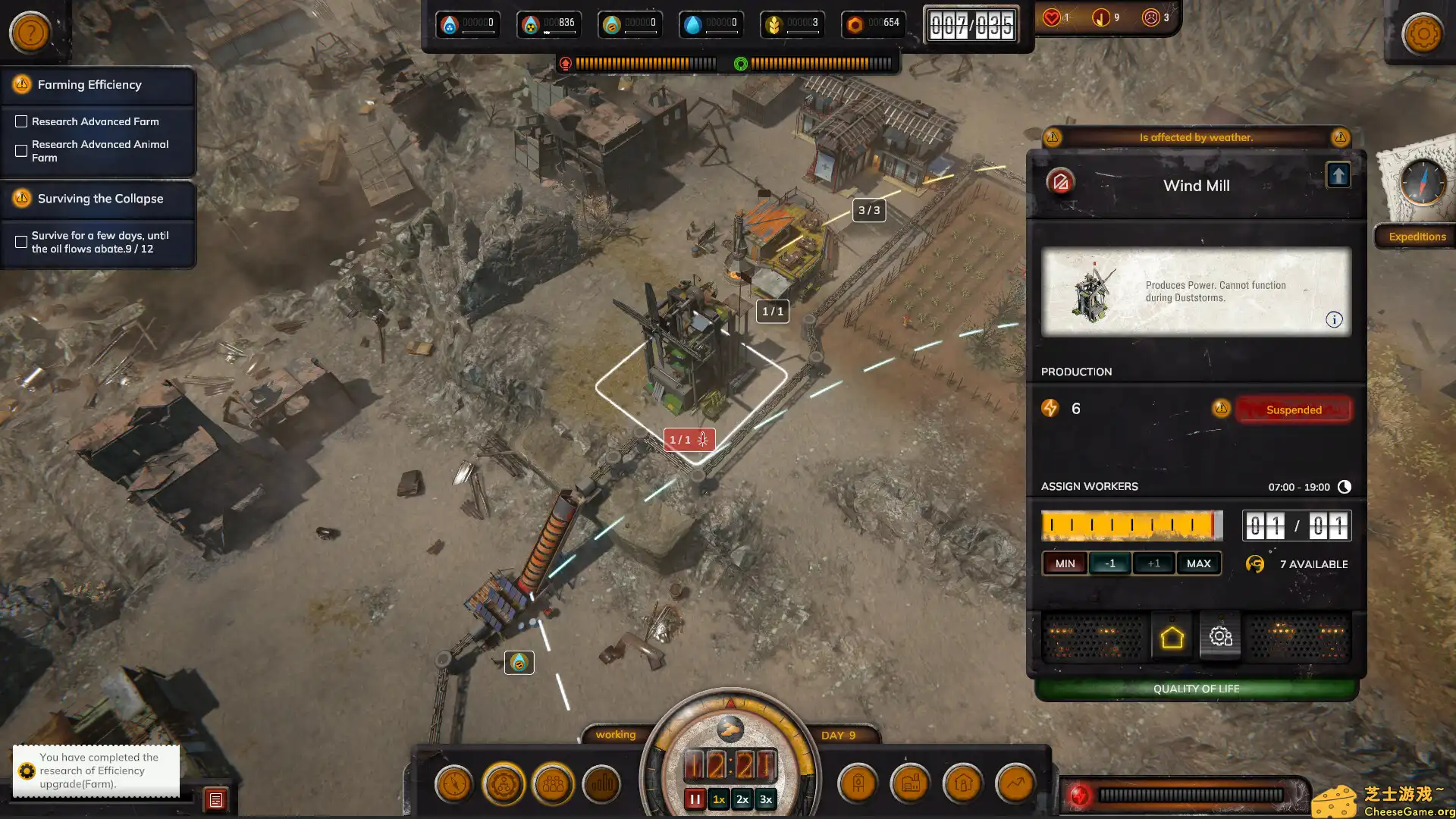Pause the game clock
This screenshot has height=819, width=1456.
(695, 799)
